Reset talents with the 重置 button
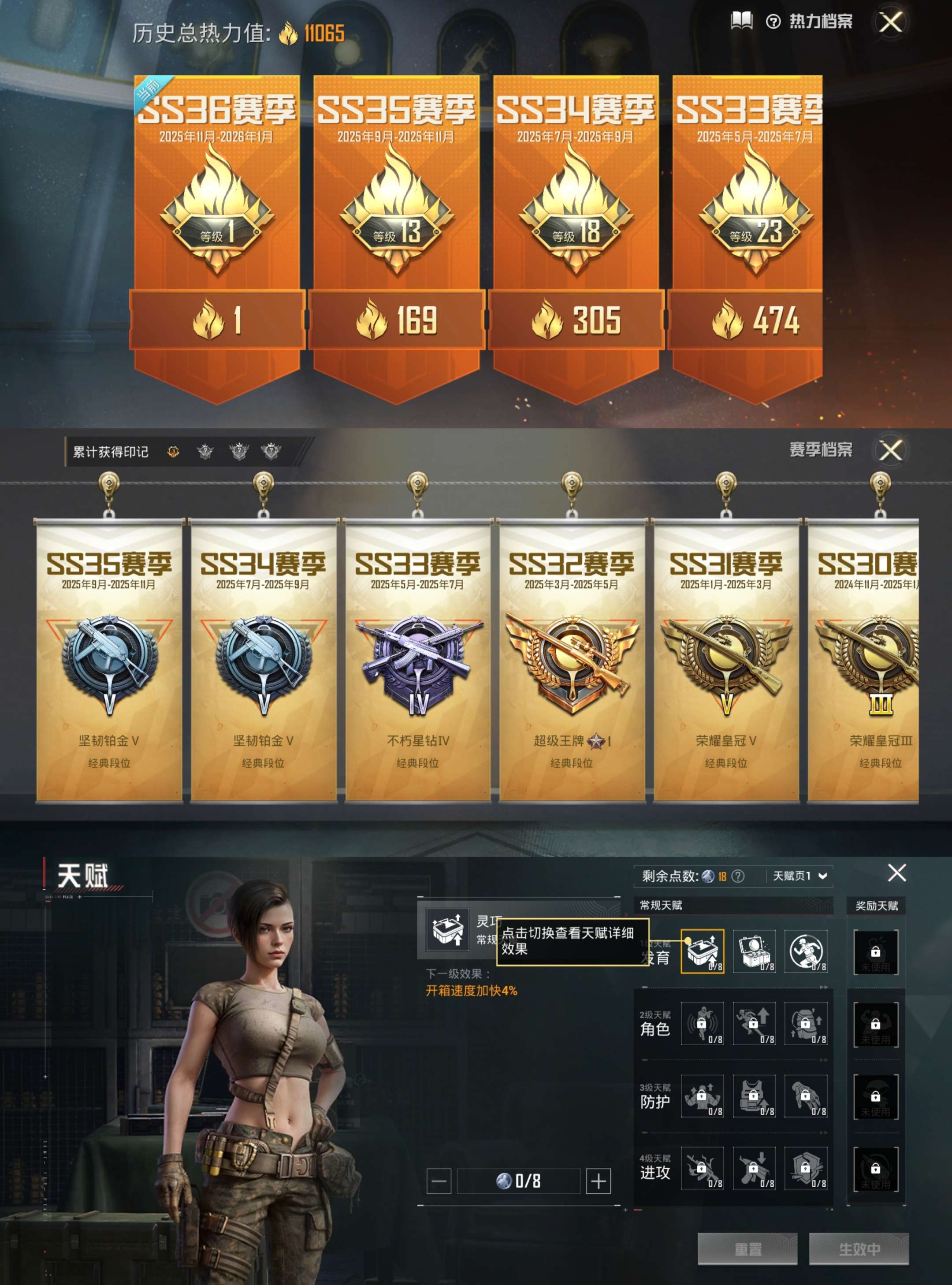The height and width of the screenshot is (1285, 952). pyautogui.click(x=747, y=1249)
